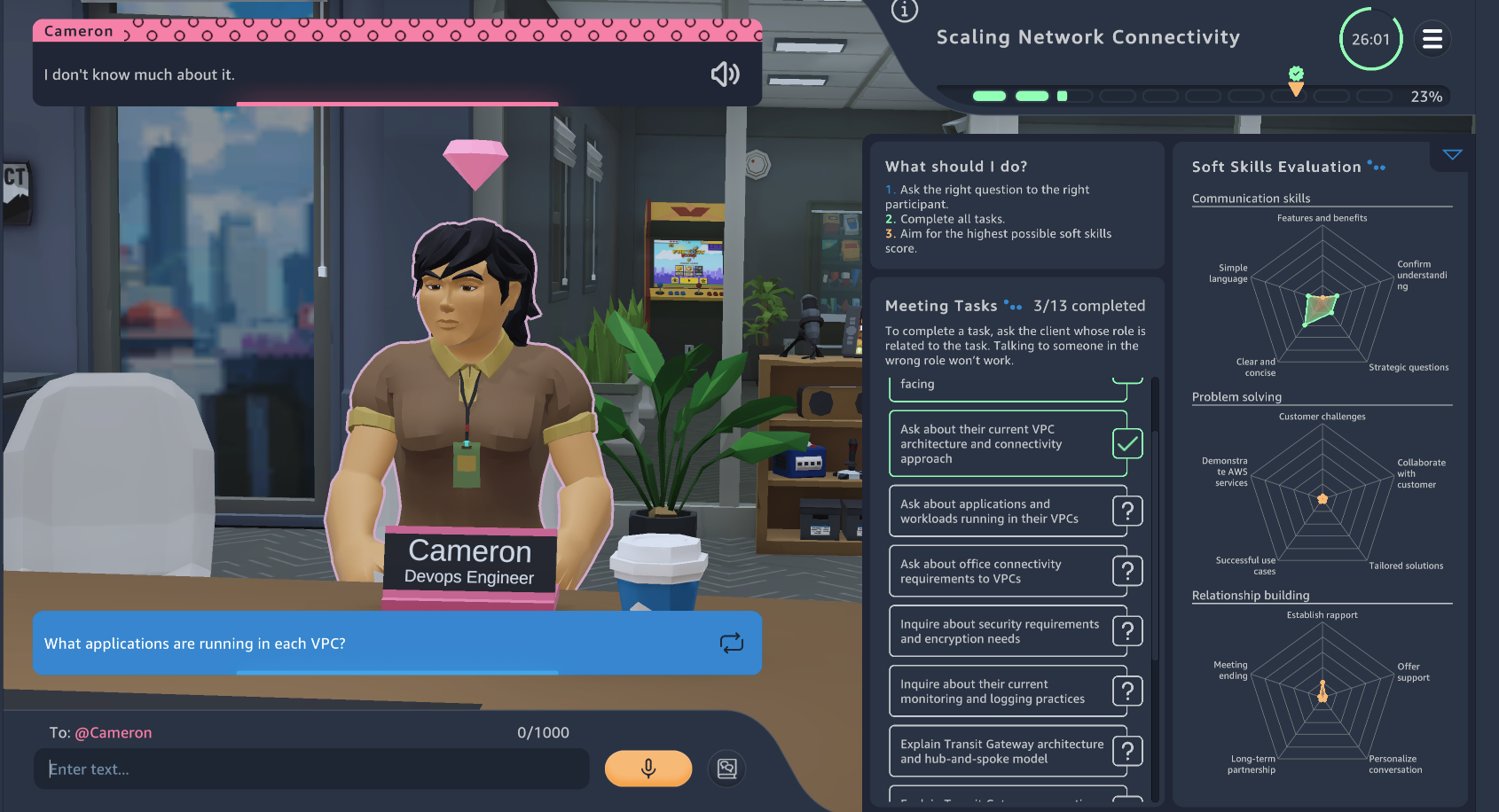Select completed VPC architecture task
This screenshot has height=812, width=1499.
click(x=1002, y=444)
